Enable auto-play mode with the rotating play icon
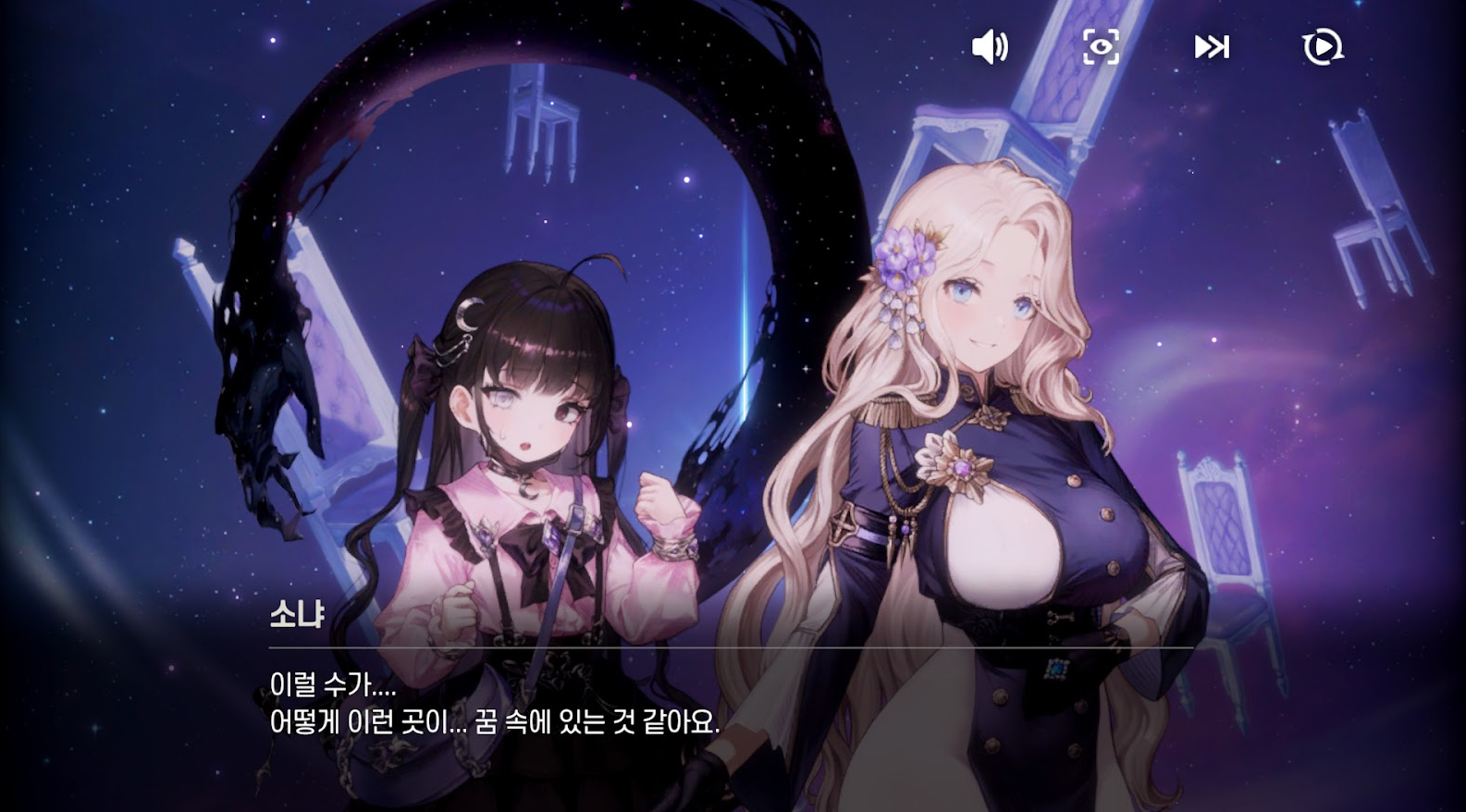 [x=1323, y=46]
